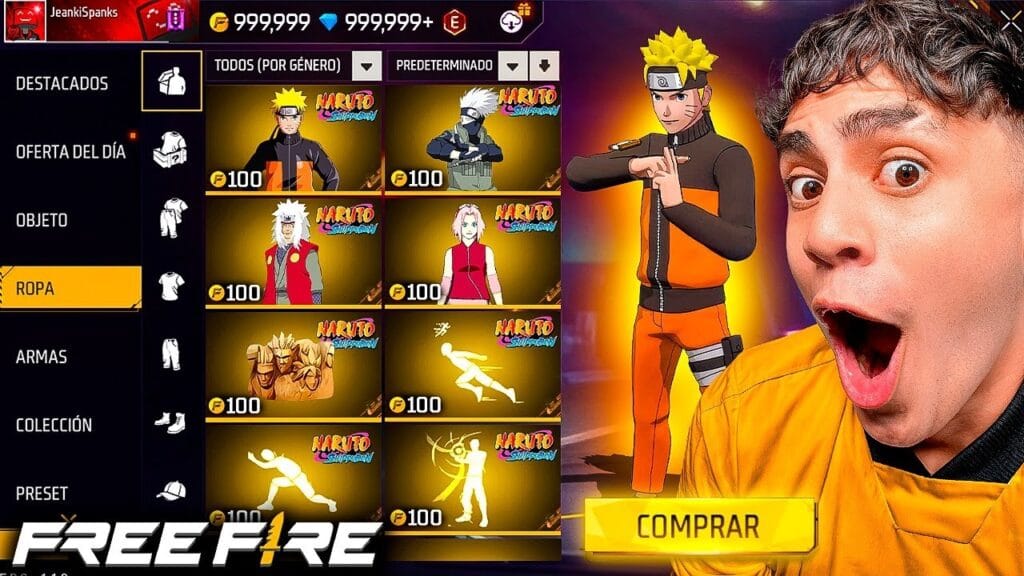Screen dimensions: 1024x576
Task: Filter by the pants clothing icon
Action: pos(171,353)
